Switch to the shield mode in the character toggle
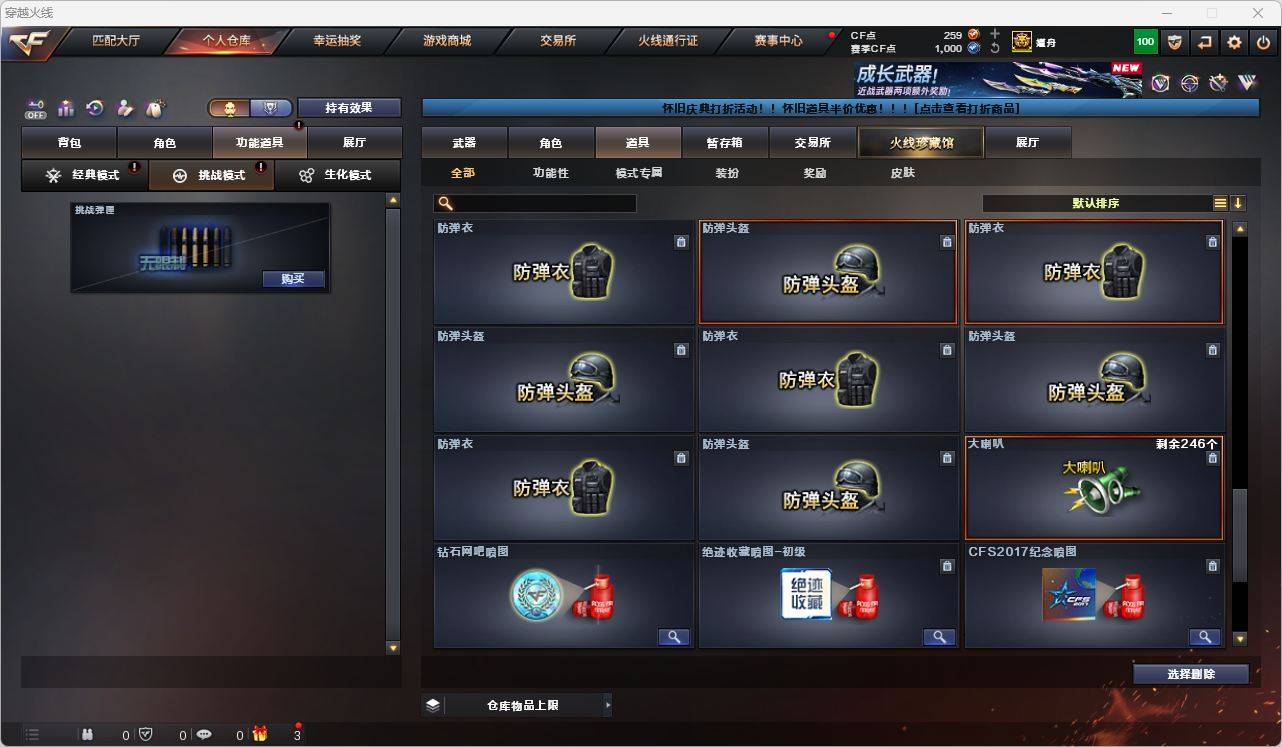Image resolution: width=1282 pixels, height=747 pixels. (268, 107)
